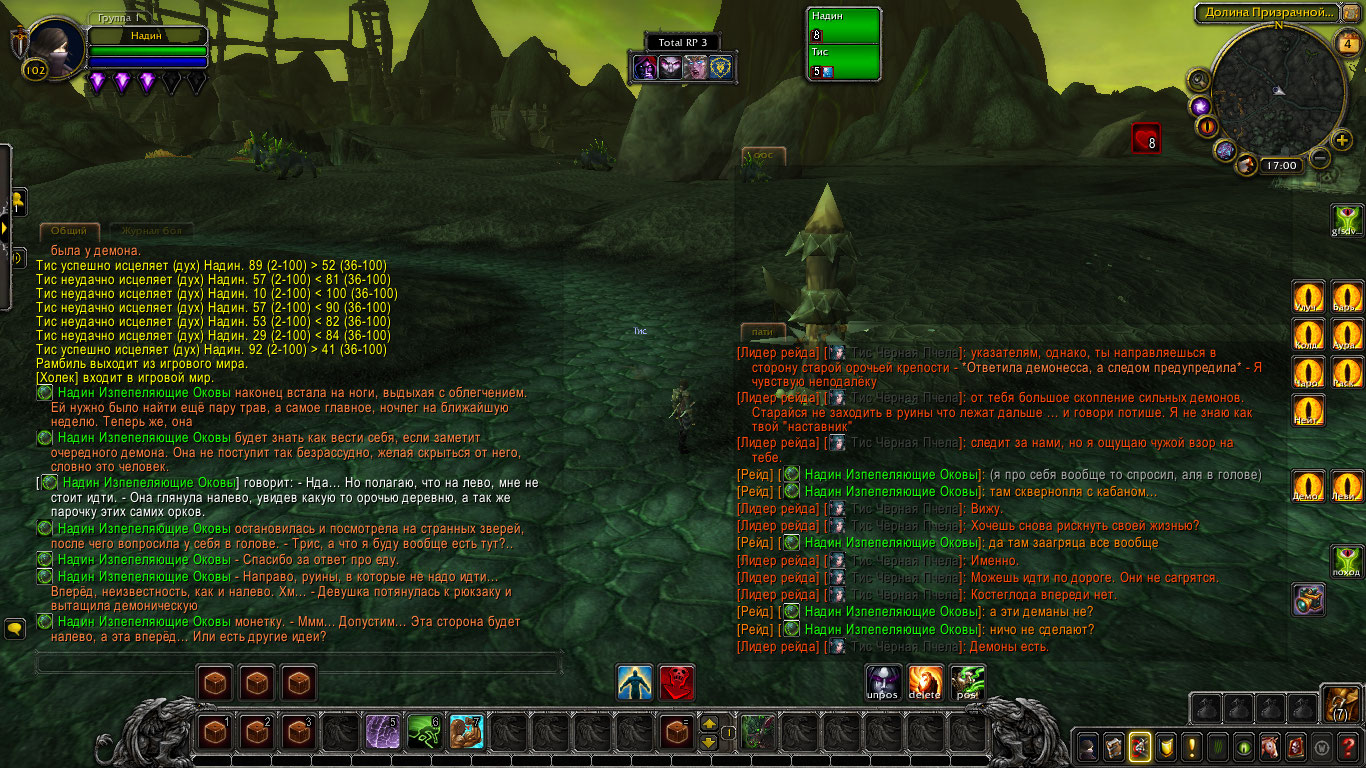The height and width of the screenshot is (768, 1366).
Task: Use the green running figure ability
Action: 425,733
